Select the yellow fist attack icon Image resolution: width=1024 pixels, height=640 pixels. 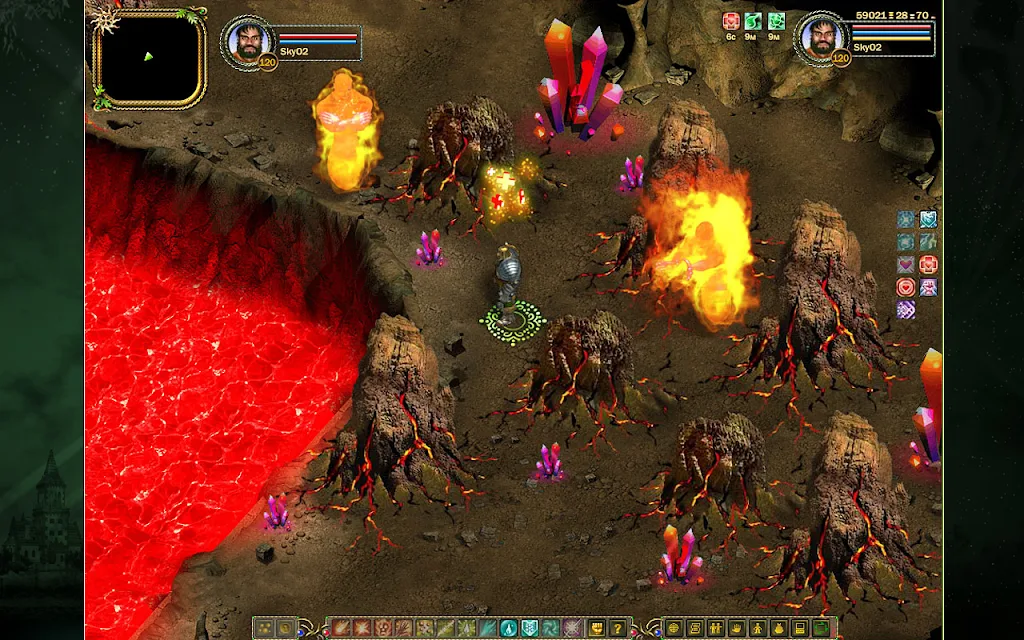pos(596,628)
